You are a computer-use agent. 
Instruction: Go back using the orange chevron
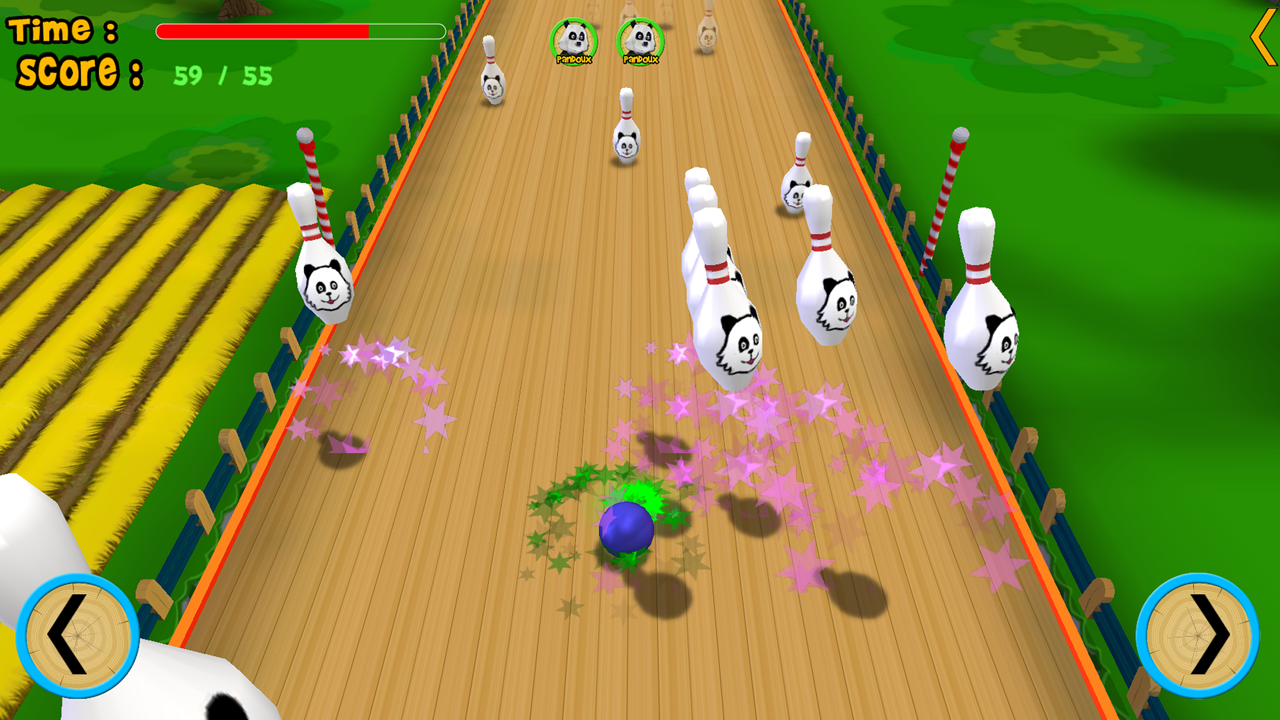click(1262, 37)
